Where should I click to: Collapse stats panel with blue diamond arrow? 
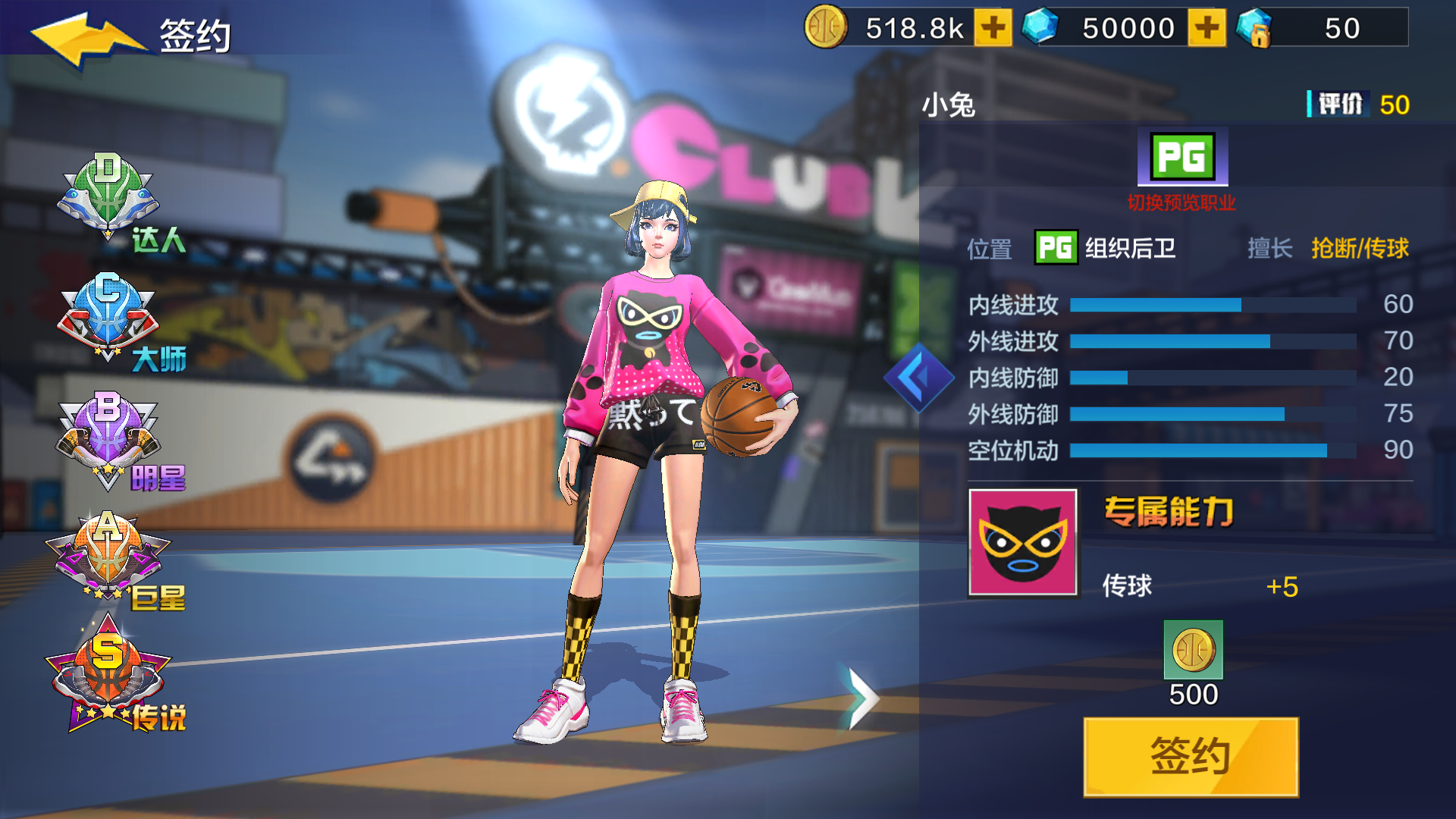[919, 377]
